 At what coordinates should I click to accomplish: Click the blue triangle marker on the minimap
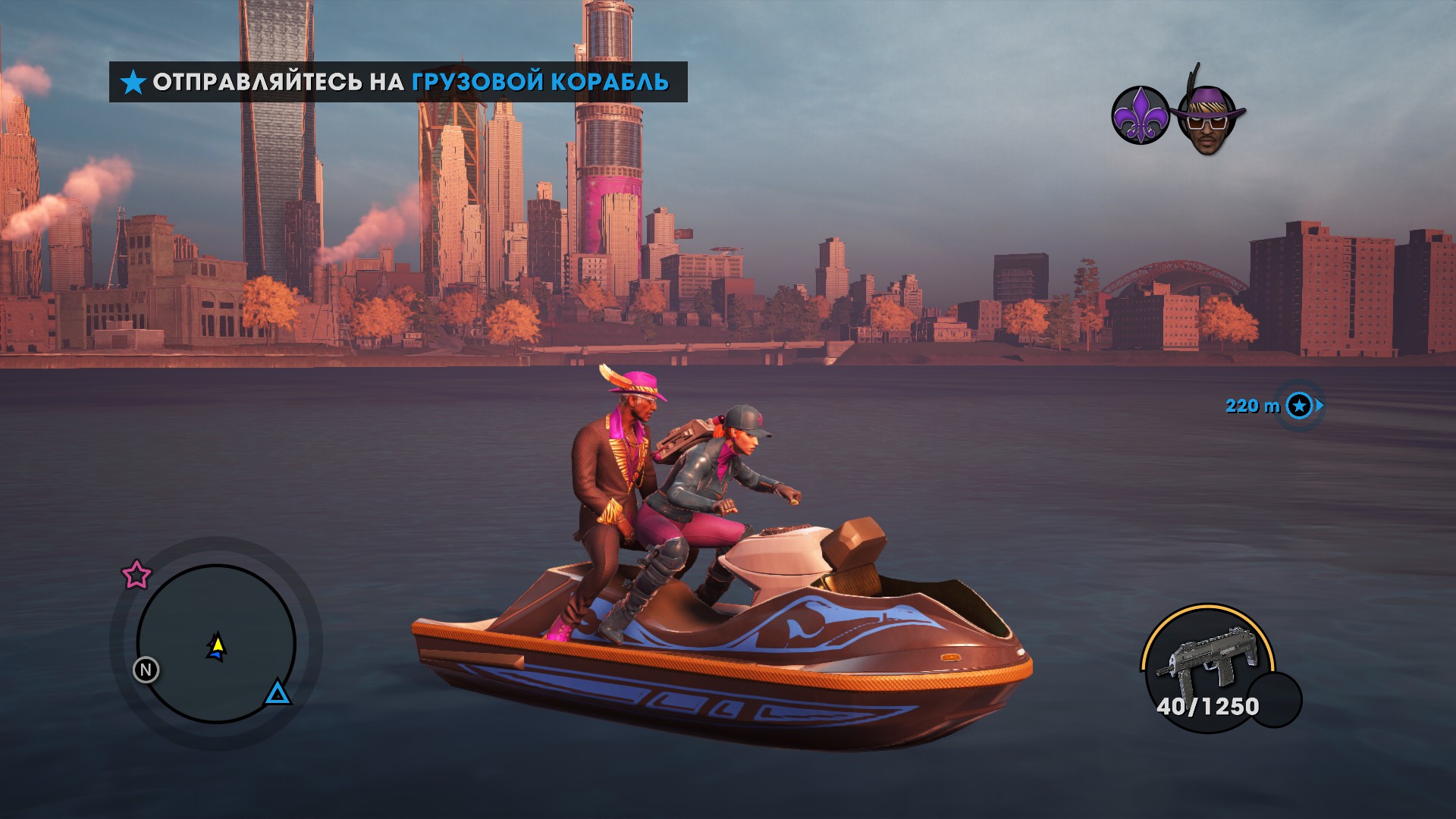pos(278,692)
